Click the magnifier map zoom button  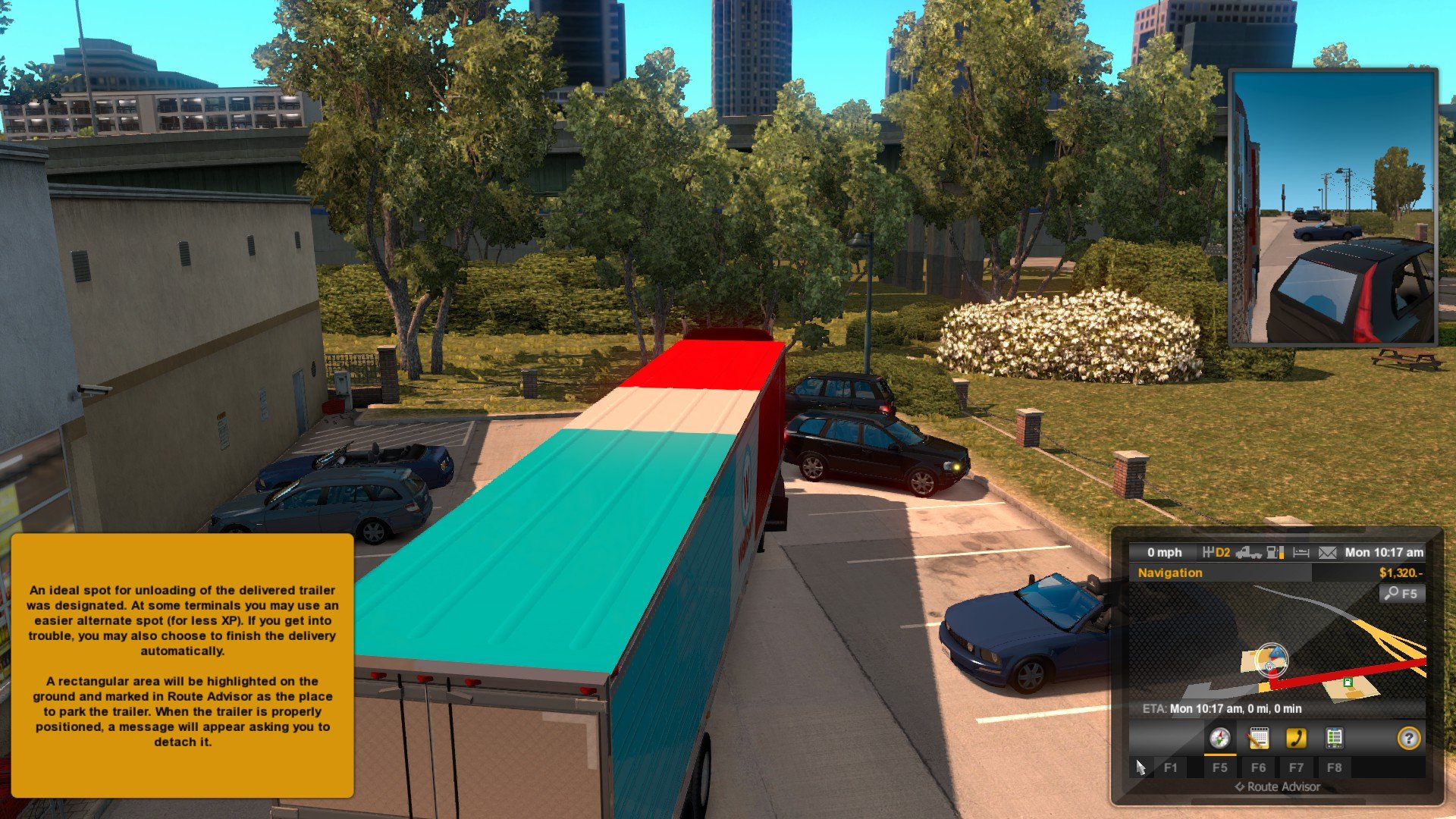coord(1401,594)
